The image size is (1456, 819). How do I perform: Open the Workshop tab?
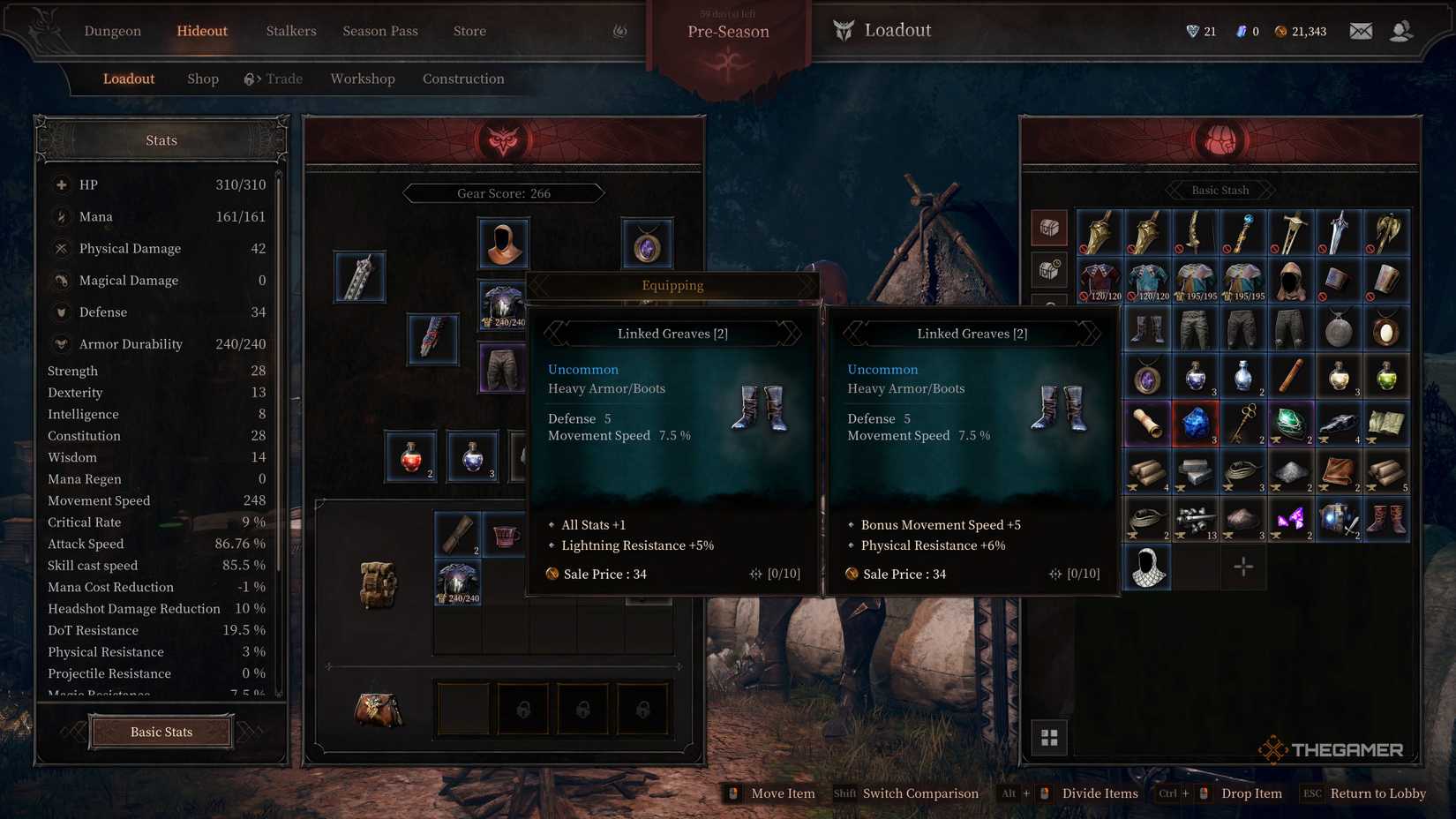[363, 79]
